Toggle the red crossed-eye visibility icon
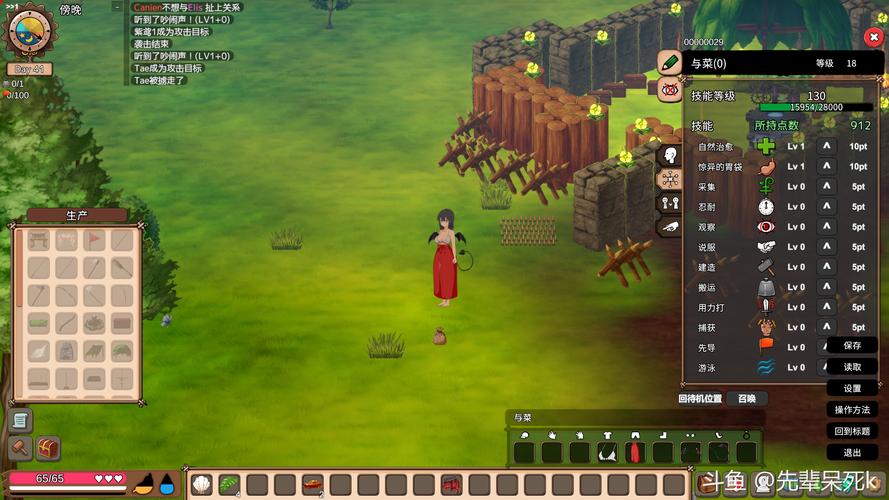 tap(669, 89)
